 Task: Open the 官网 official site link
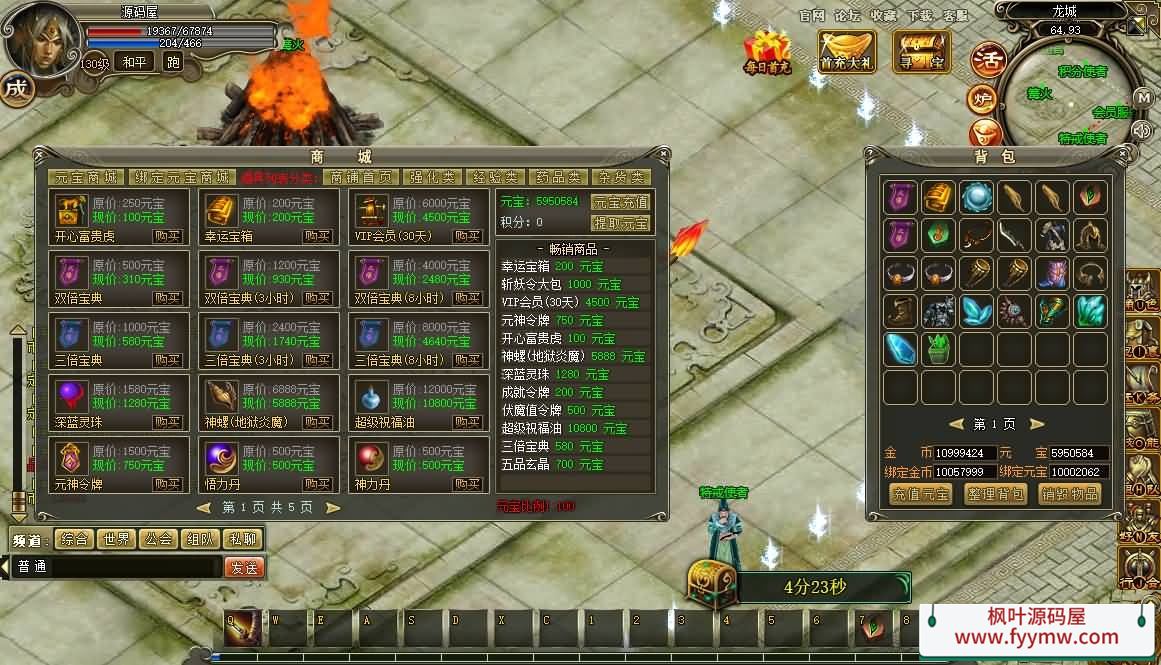(x=812, y=15)
